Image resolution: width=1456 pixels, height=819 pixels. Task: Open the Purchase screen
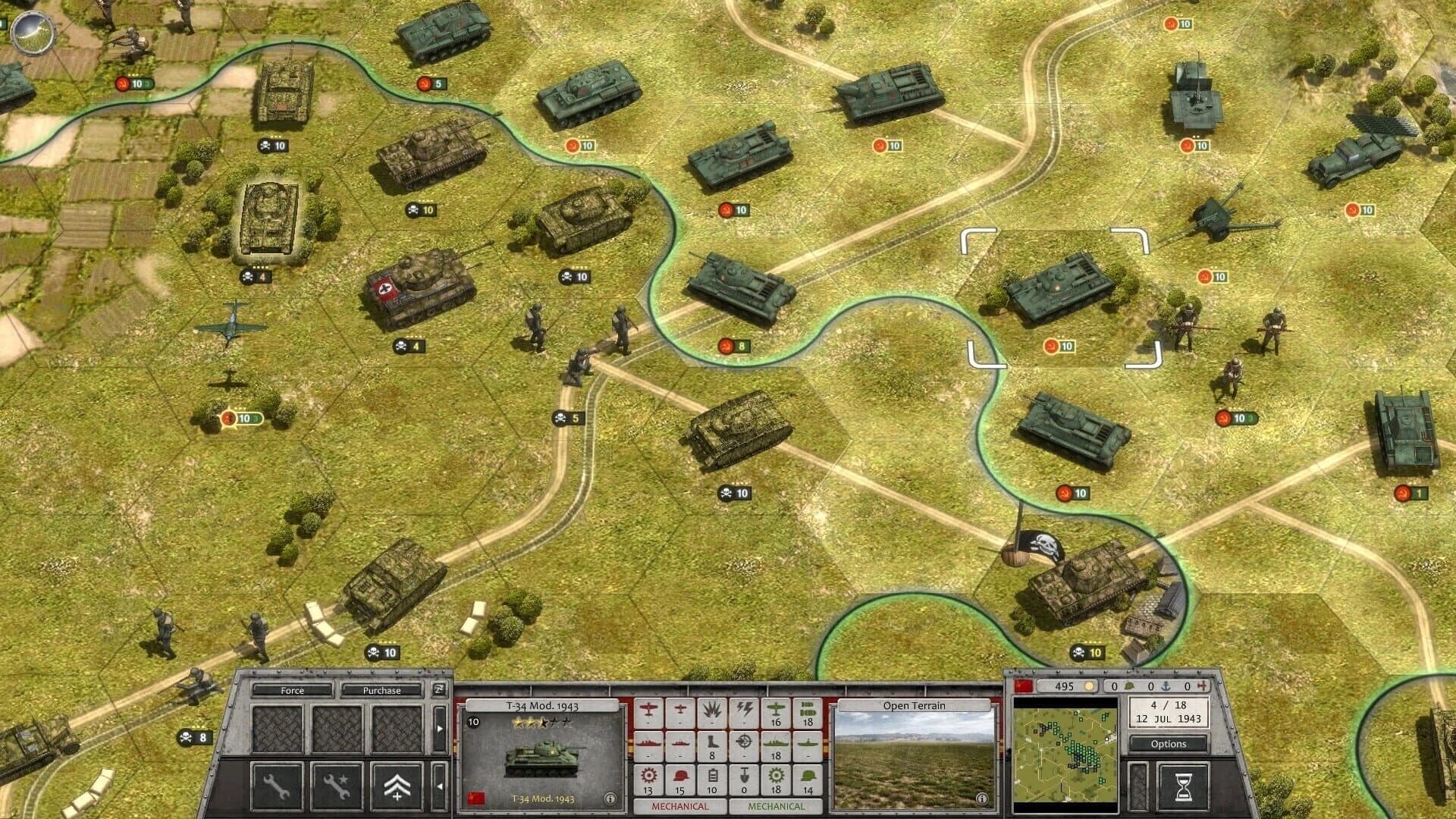pos(381,691)
